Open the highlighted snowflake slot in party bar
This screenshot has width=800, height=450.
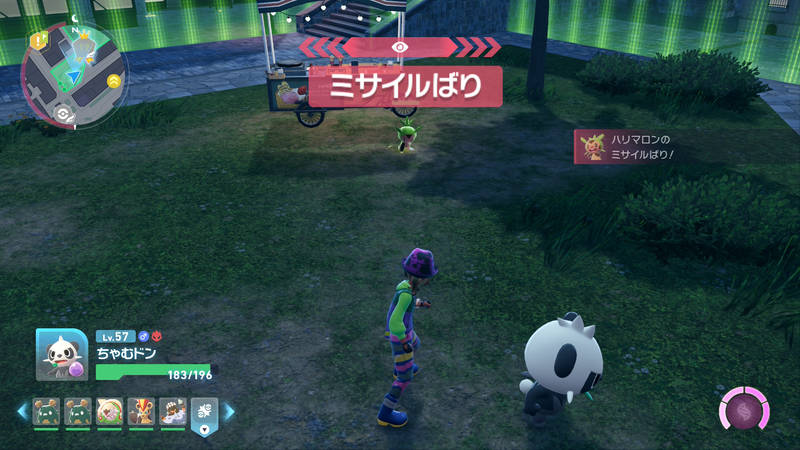click(204, 414)
